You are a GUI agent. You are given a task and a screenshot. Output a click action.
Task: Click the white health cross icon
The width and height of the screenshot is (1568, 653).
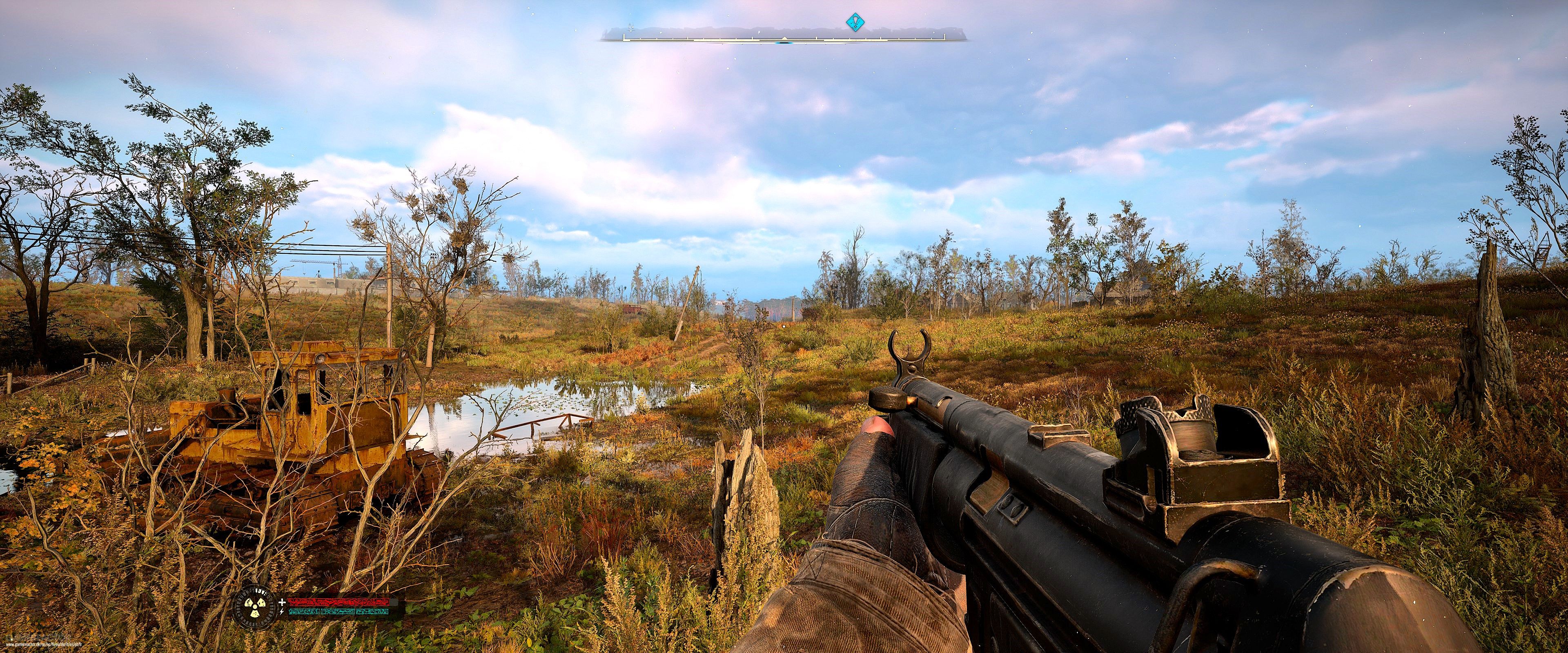[283, 602]
